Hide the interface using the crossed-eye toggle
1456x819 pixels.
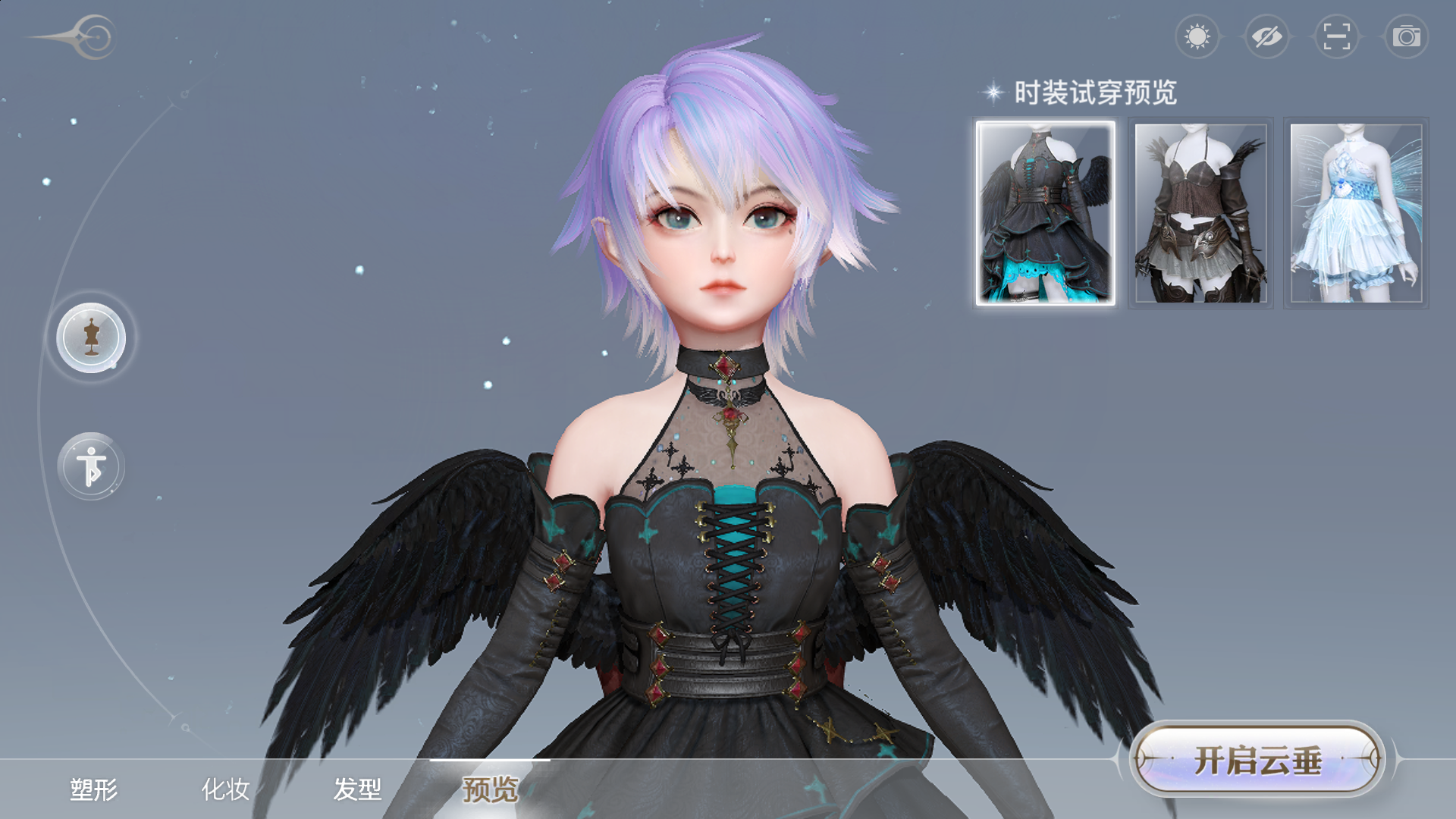[1267, 36]
